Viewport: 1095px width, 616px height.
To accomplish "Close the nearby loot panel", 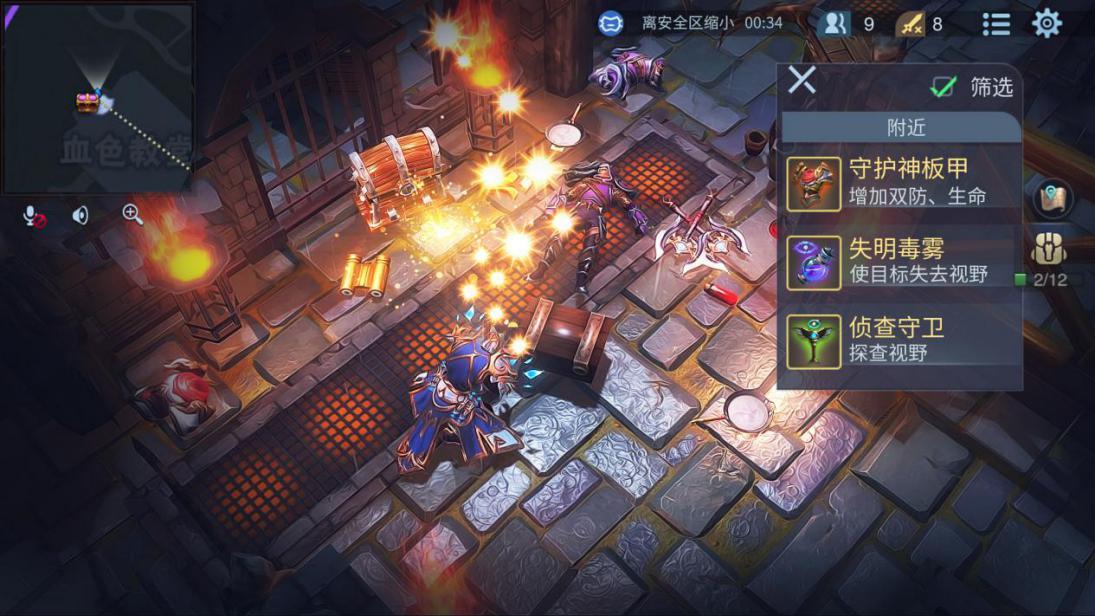I will [x=801, y=80].
